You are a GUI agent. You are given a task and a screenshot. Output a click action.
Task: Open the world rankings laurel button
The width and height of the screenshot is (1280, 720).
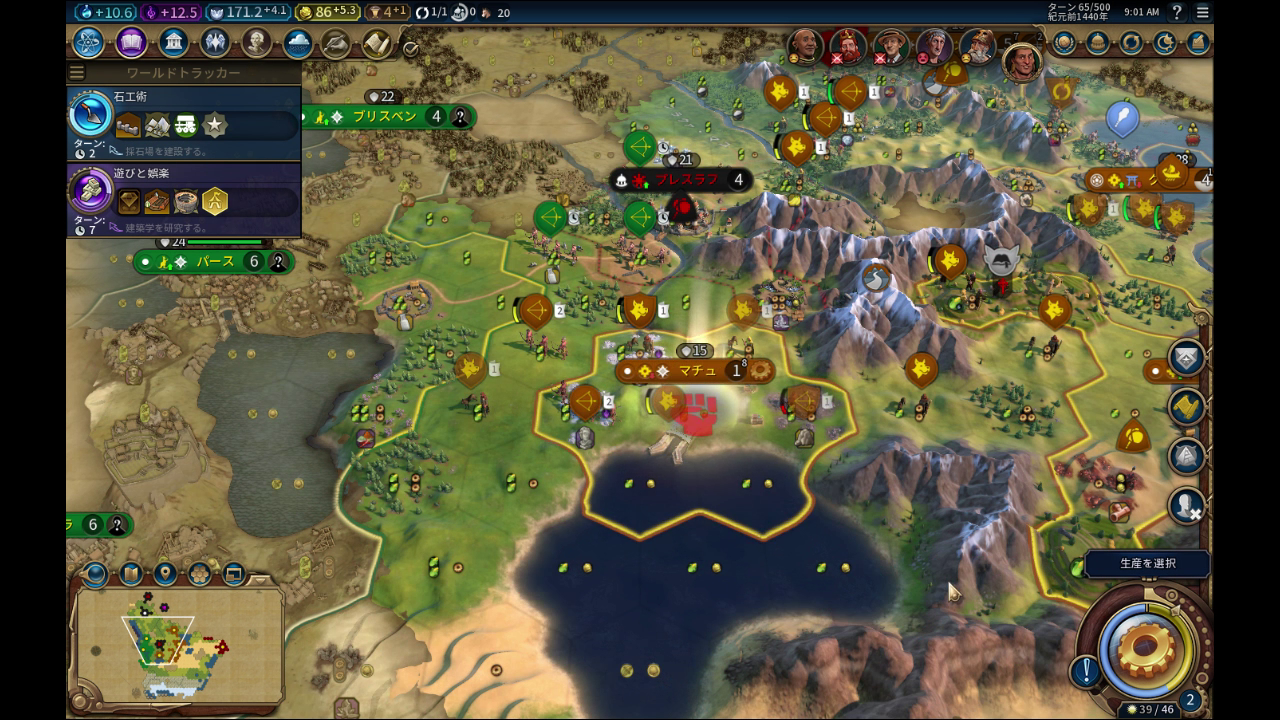tap(1063, 43)
